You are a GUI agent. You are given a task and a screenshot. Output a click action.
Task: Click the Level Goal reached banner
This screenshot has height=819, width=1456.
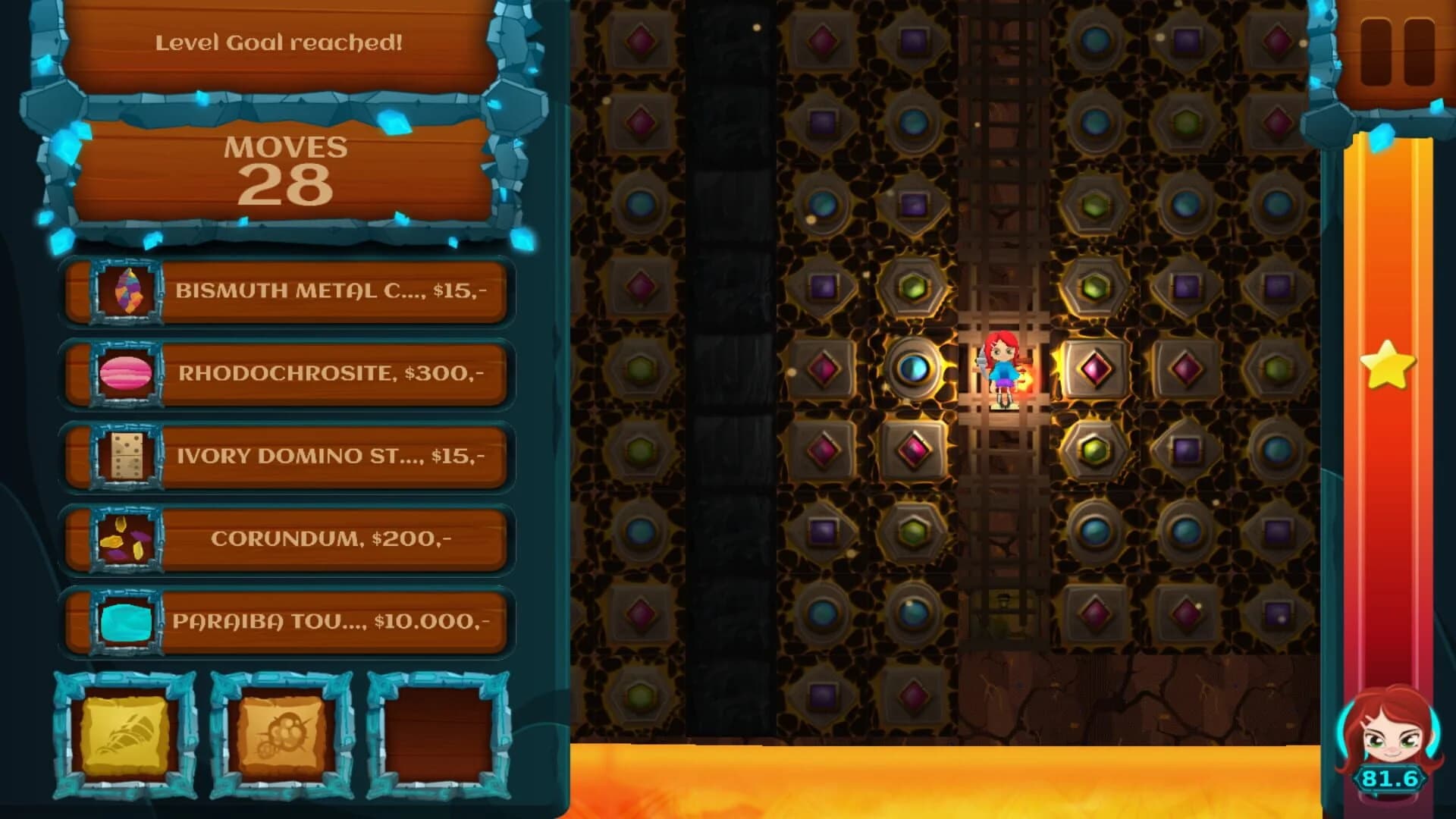pyautogui.click(x=281, y=44)
